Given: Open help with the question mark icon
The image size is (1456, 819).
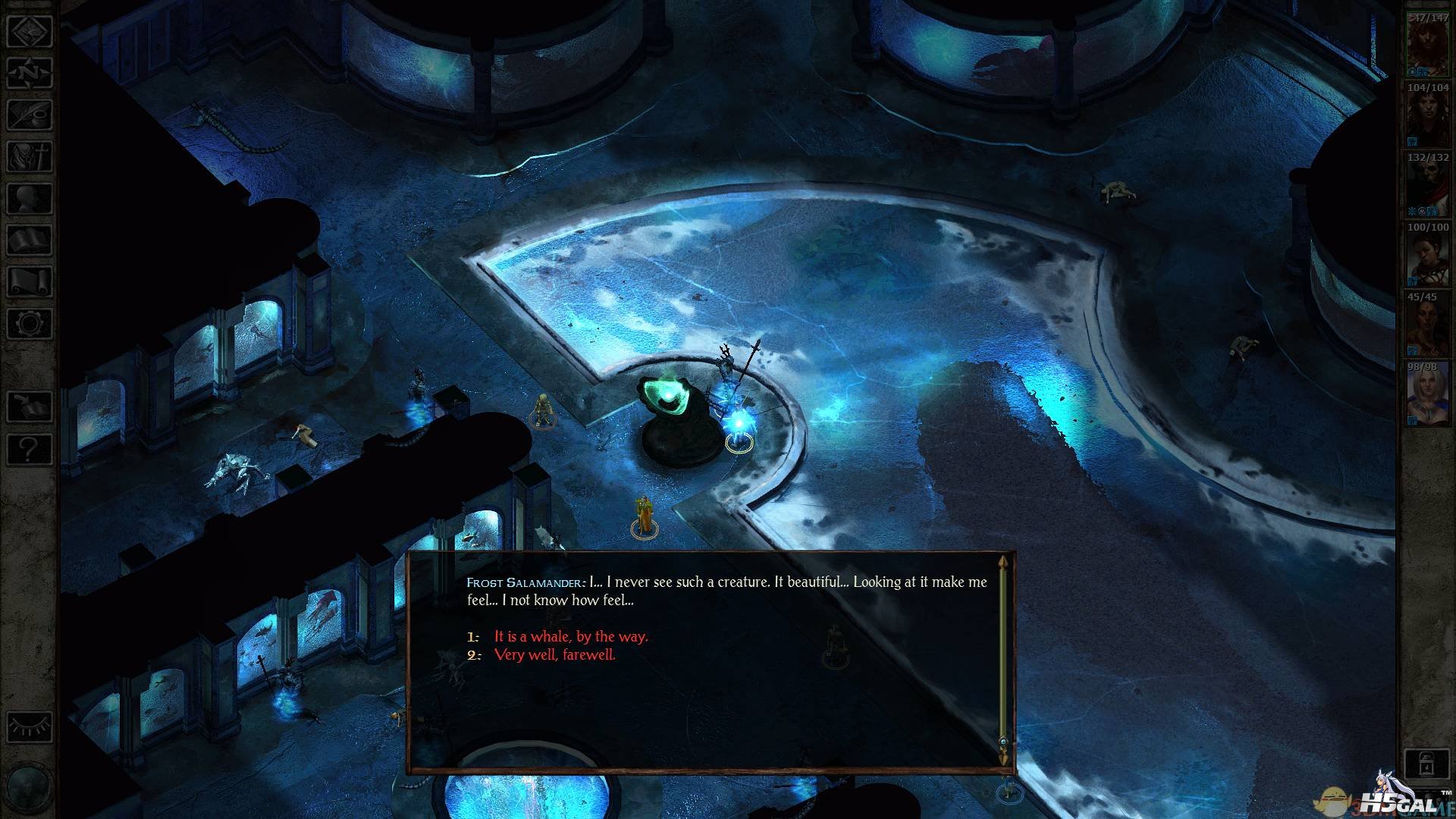Looking at the screenshot, I should point(29,449).
